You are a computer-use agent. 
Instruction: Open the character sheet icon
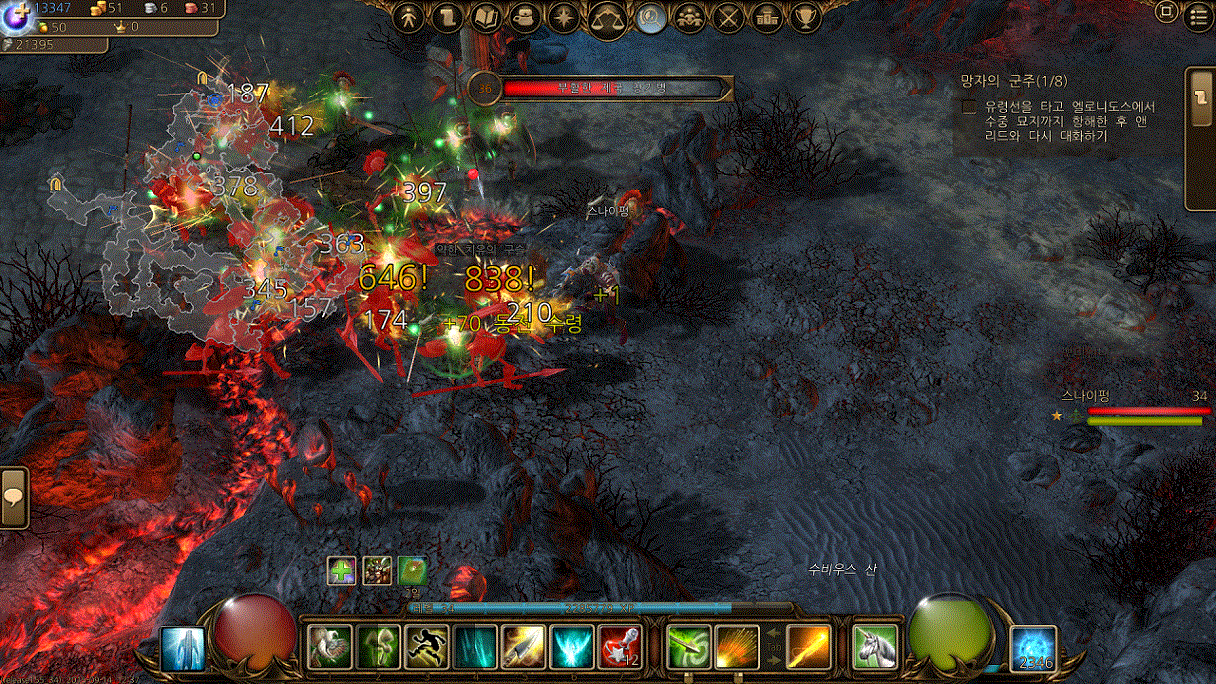[x=408, y=17]
